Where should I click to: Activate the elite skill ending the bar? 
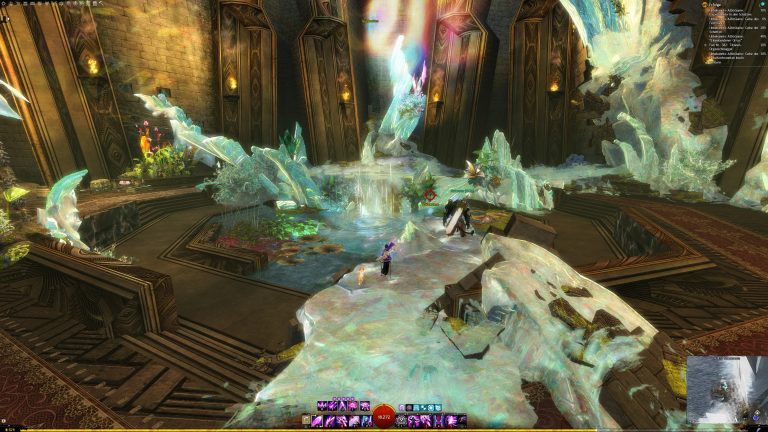tap(462, 421)
